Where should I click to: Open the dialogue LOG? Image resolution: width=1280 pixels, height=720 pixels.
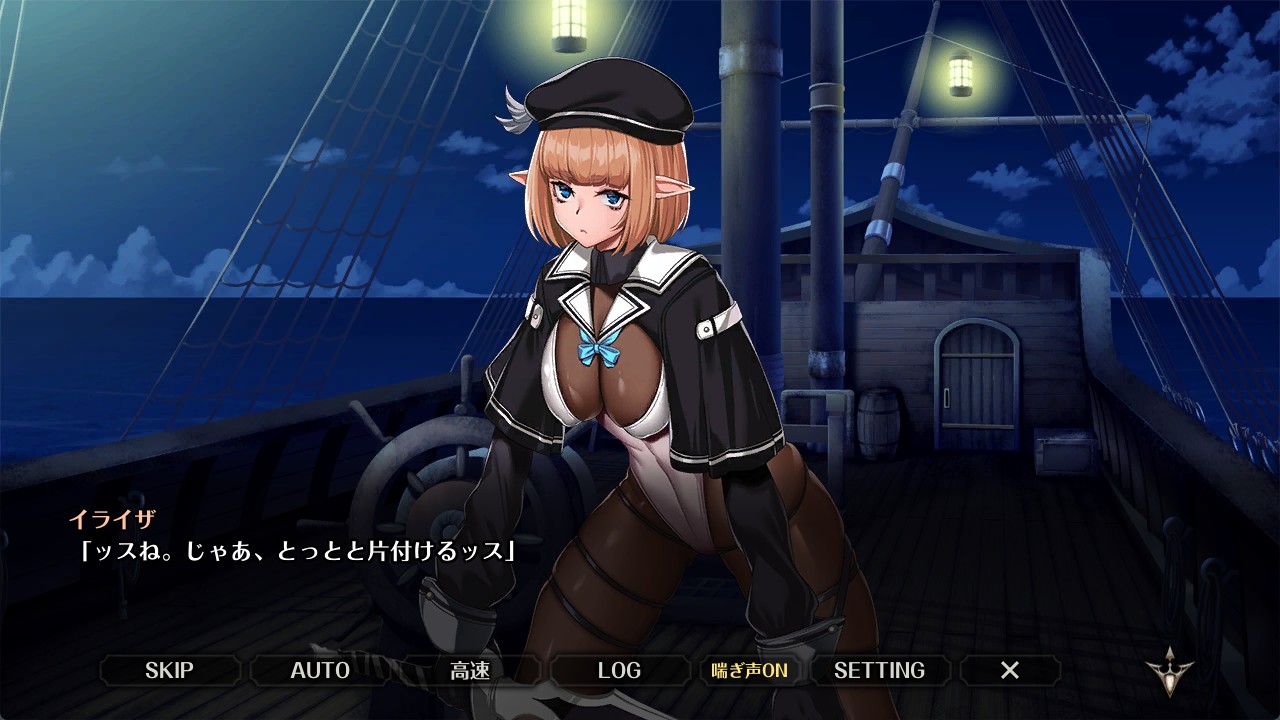point(619,670)
